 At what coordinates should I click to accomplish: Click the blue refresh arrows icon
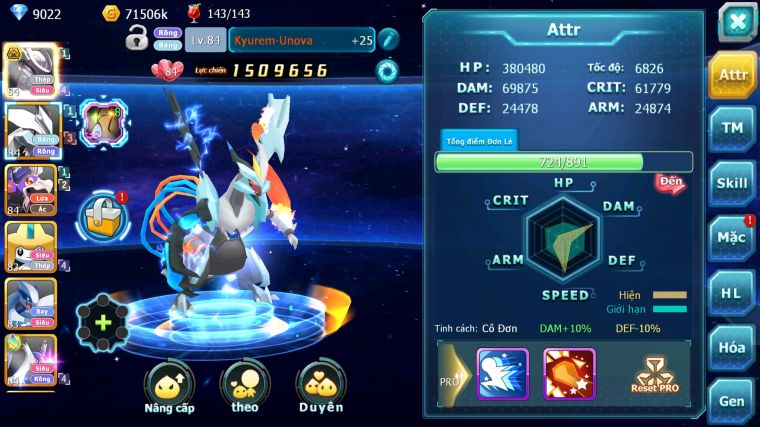387,70
